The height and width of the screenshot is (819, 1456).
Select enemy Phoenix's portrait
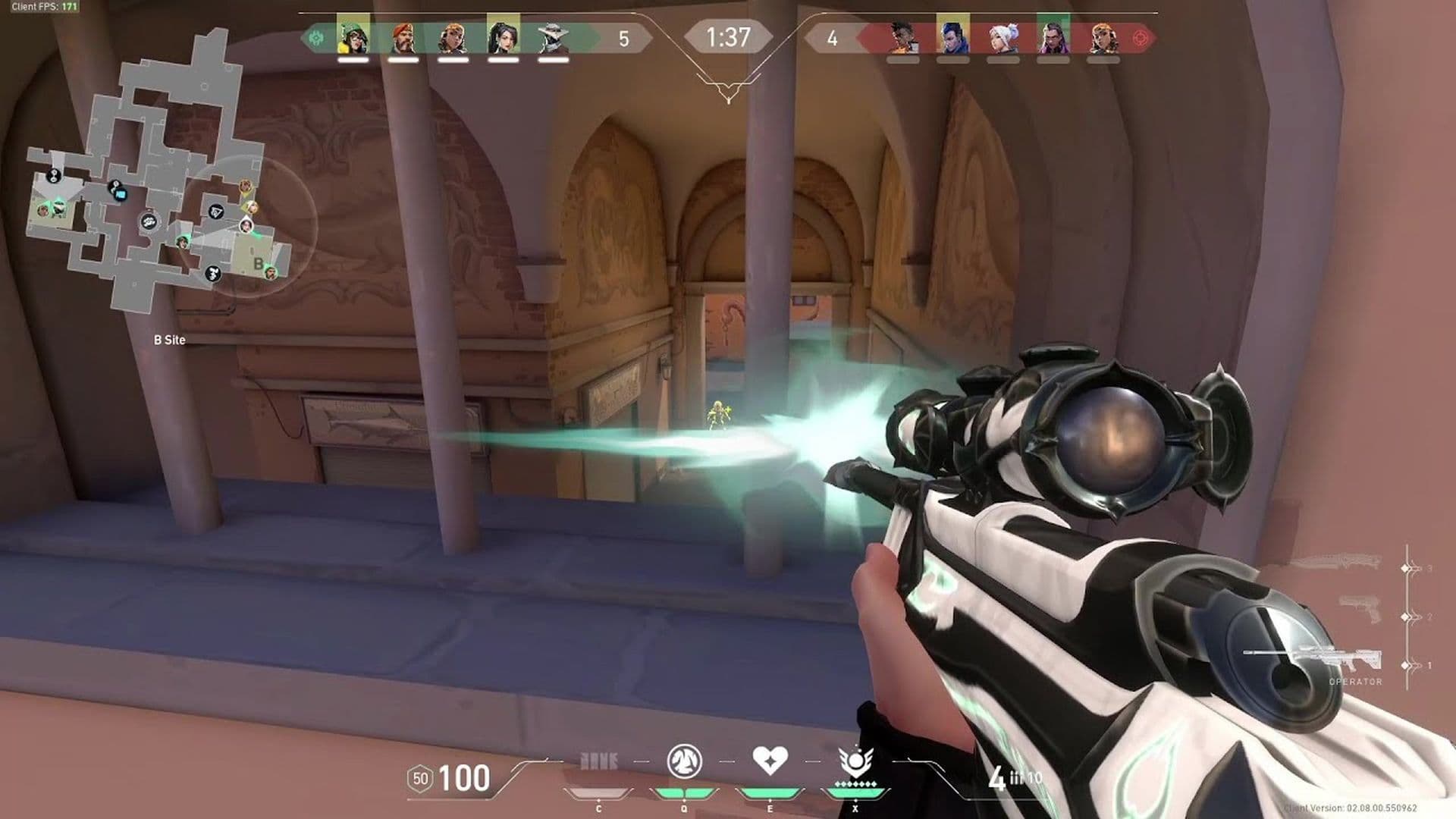(x=902, y=36)
